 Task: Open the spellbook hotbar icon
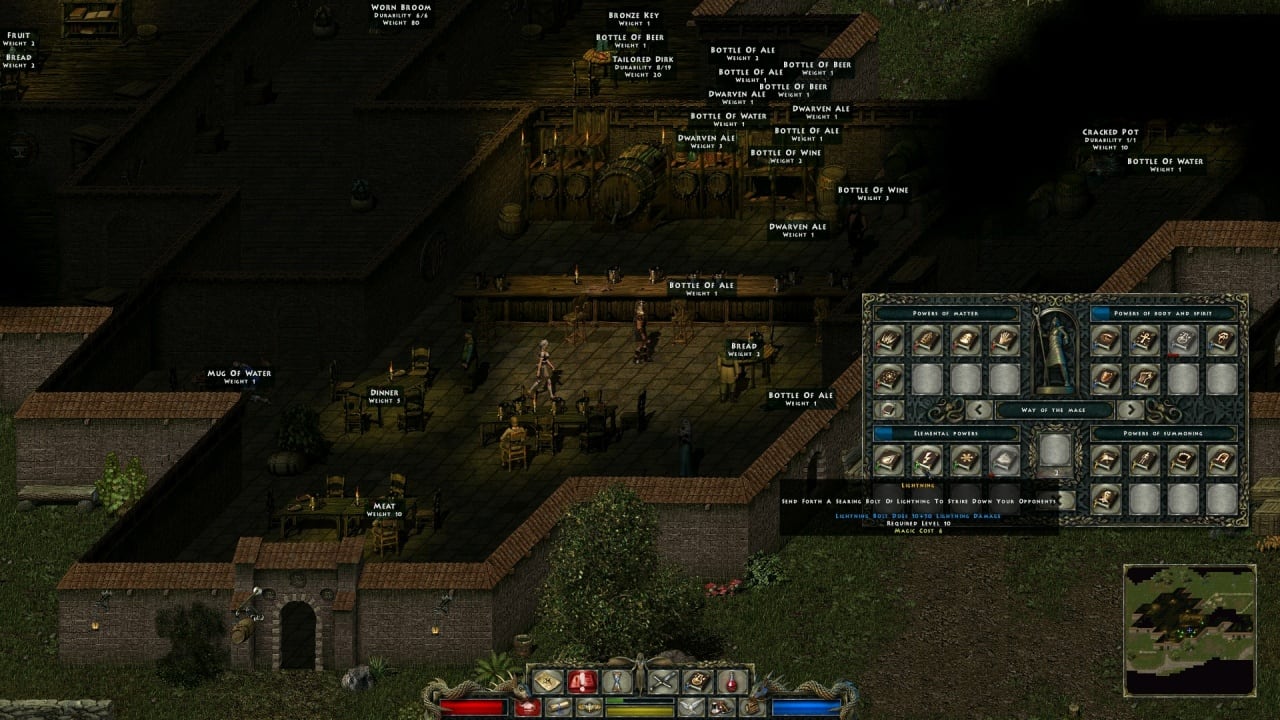point(698,682)
